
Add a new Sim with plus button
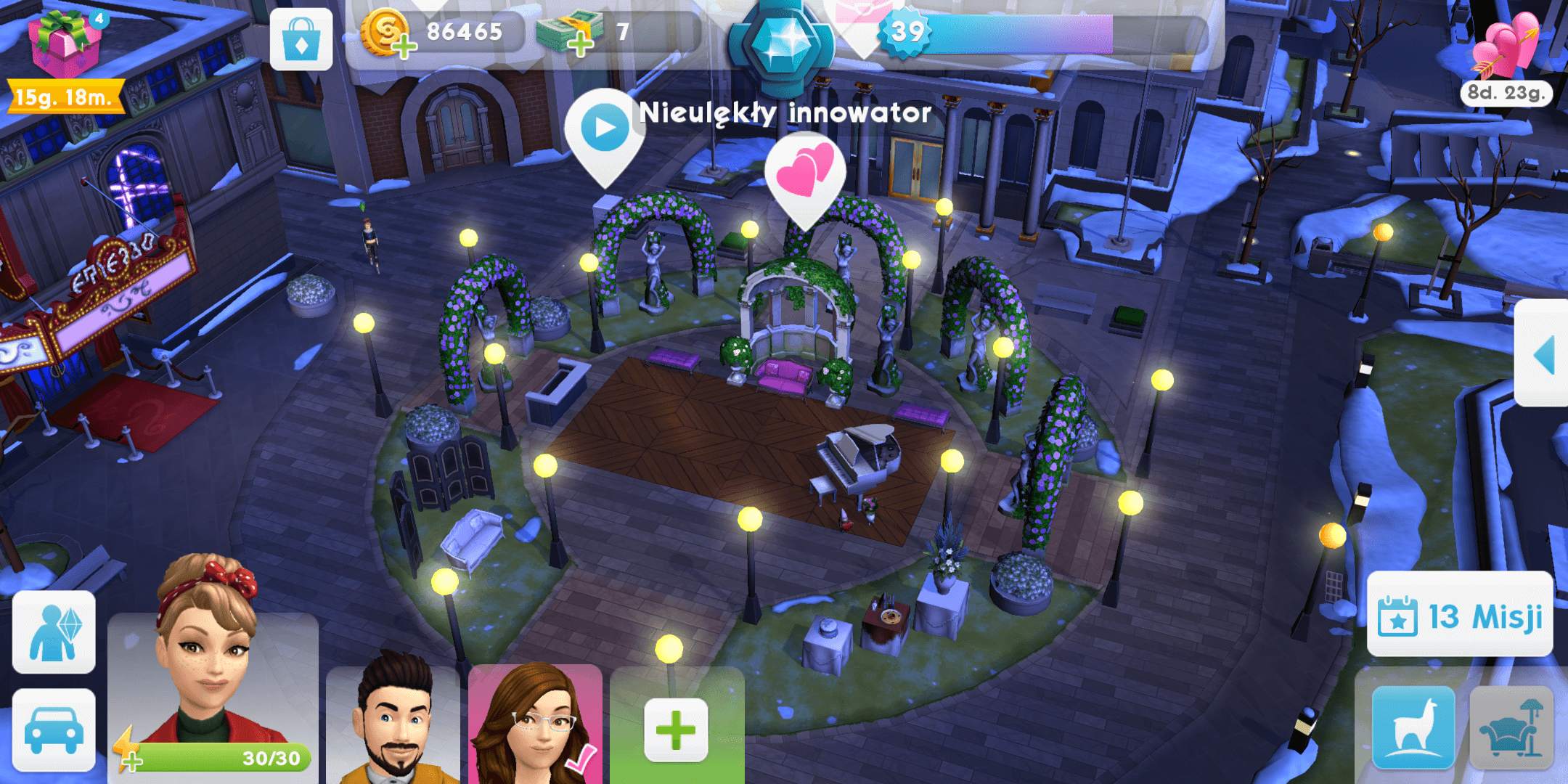(x=676, y=730)
